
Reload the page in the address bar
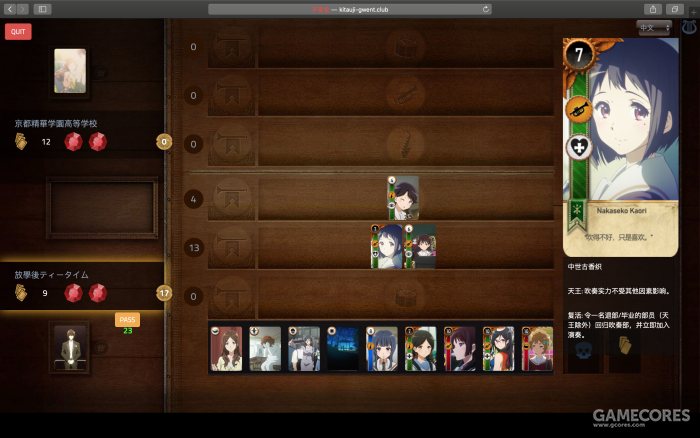point(486,9)
